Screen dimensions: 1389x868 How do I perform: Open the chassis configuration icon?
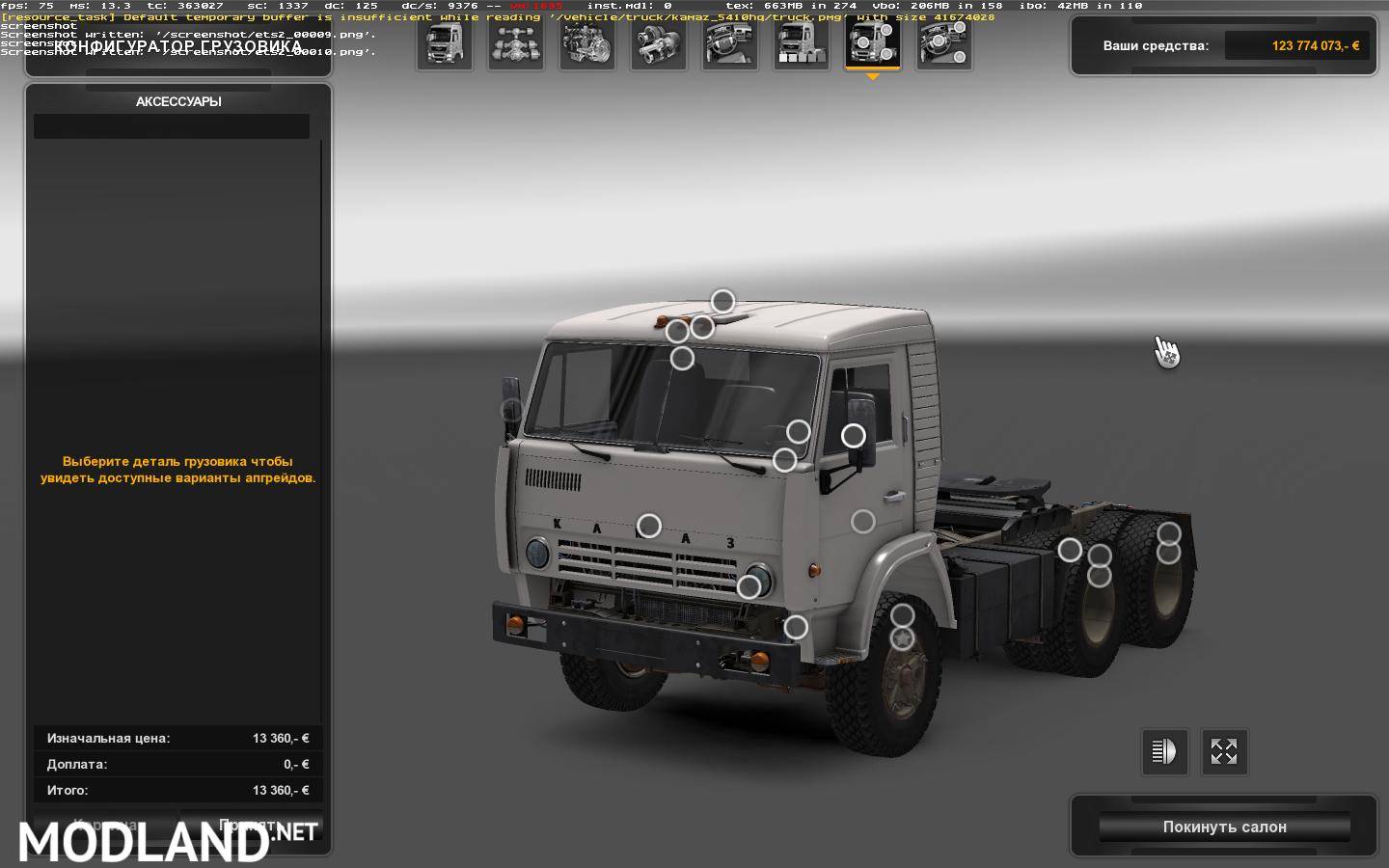tap(516, 43)
